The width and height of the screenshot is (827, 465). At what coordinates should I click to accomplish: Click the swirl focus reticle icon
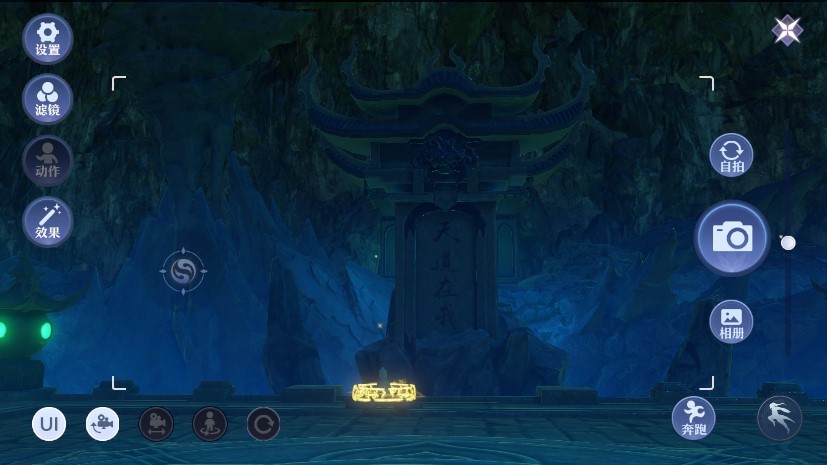pyautogui.click(x=183, y=271)
